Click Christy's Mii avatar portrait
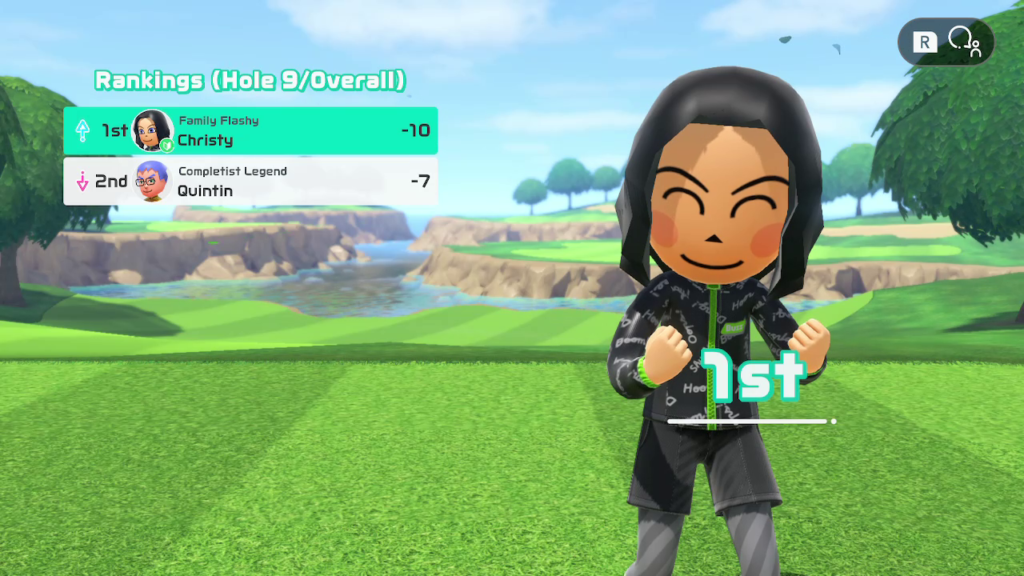This screenshot has height=576, width=1024. 152,130
